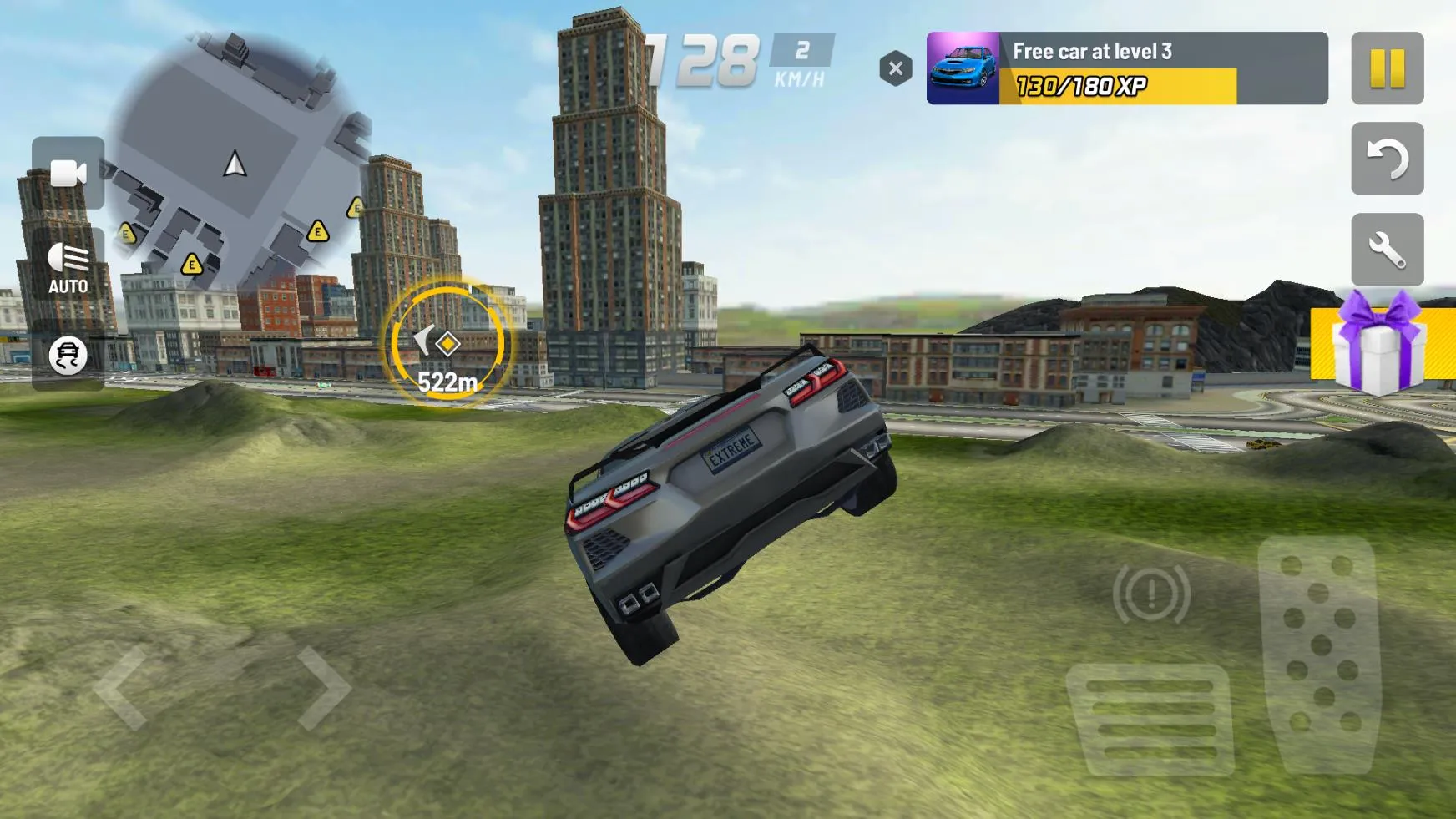Select the blue car thumbnail in the banner

click(x=961, y=69)
